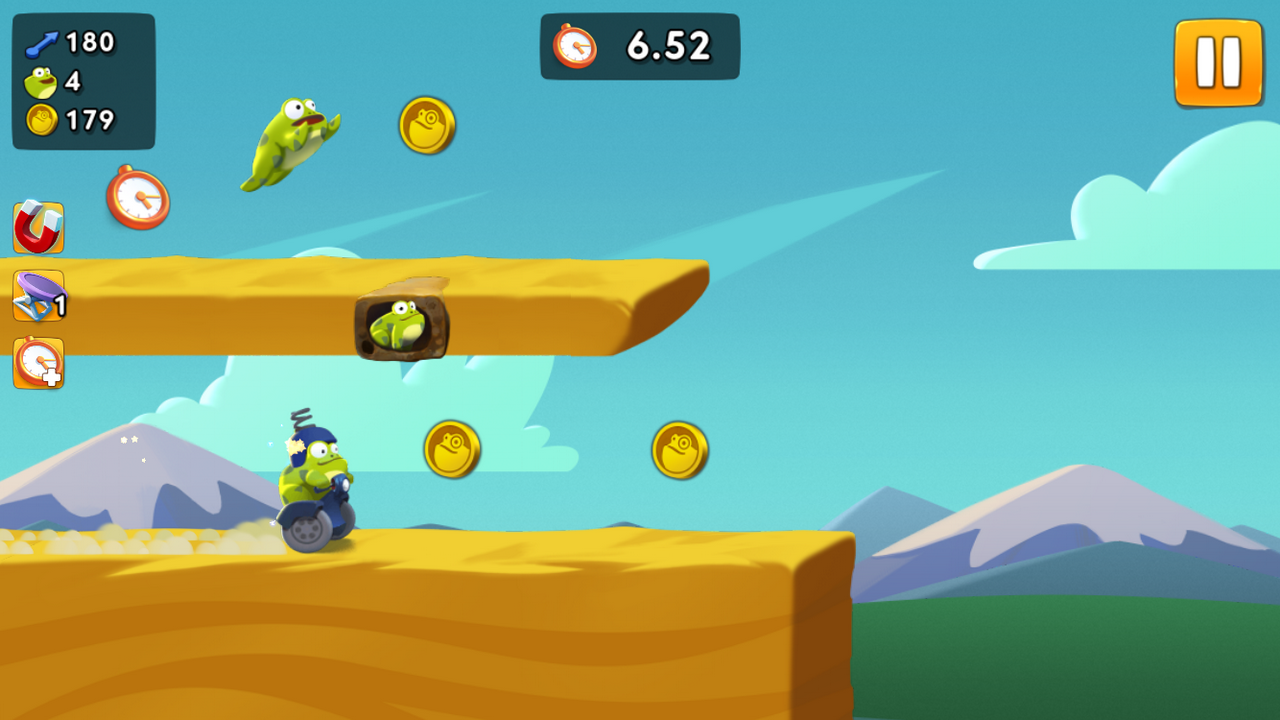Add extra time with the stopwatch plus power-up
The height and width of the screenshot is (720, 1280).
pyautogui.click(x=38, y=363)
